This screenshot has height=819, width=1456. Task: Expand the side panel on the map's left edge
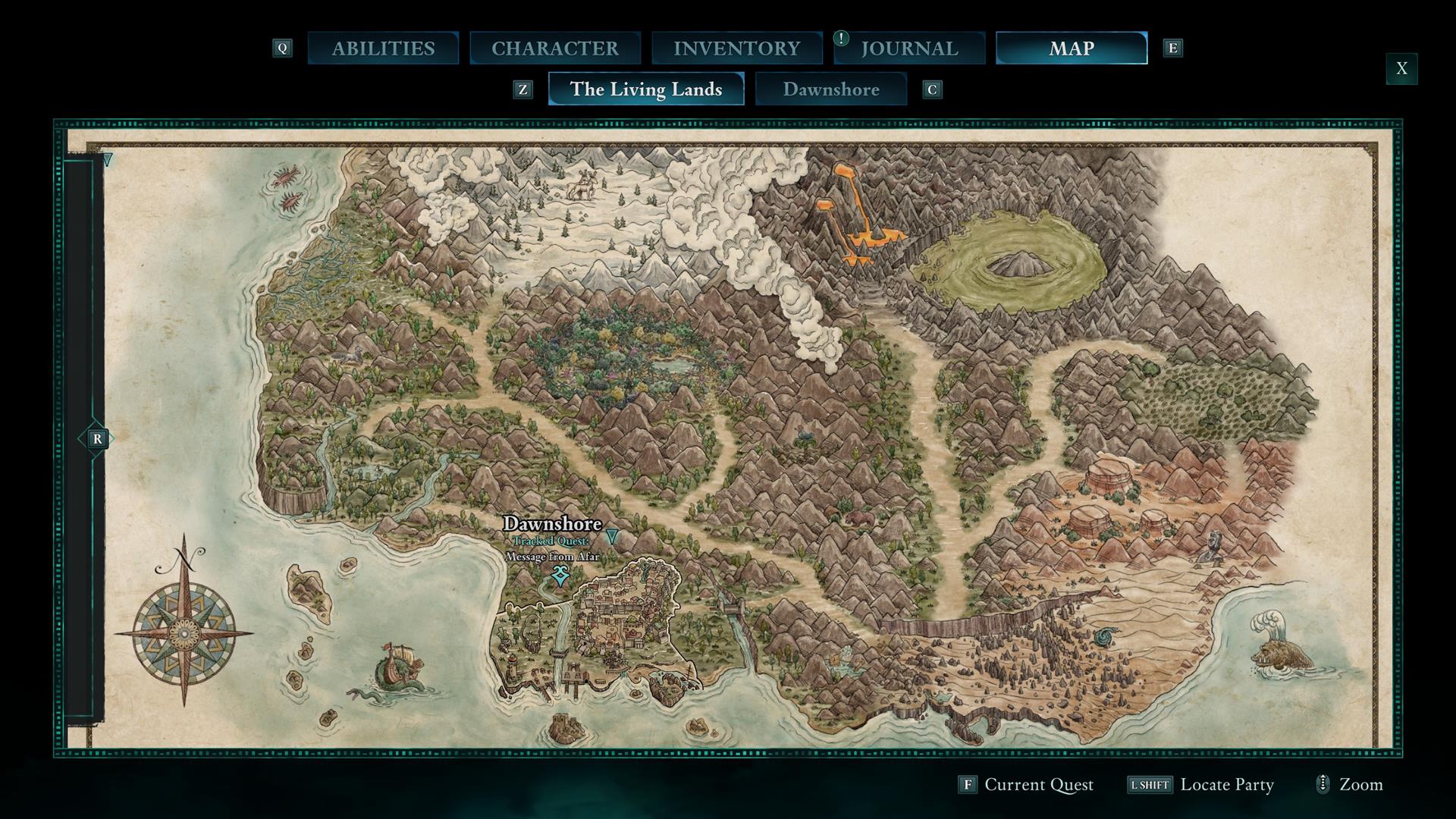[x=96, y=439]
